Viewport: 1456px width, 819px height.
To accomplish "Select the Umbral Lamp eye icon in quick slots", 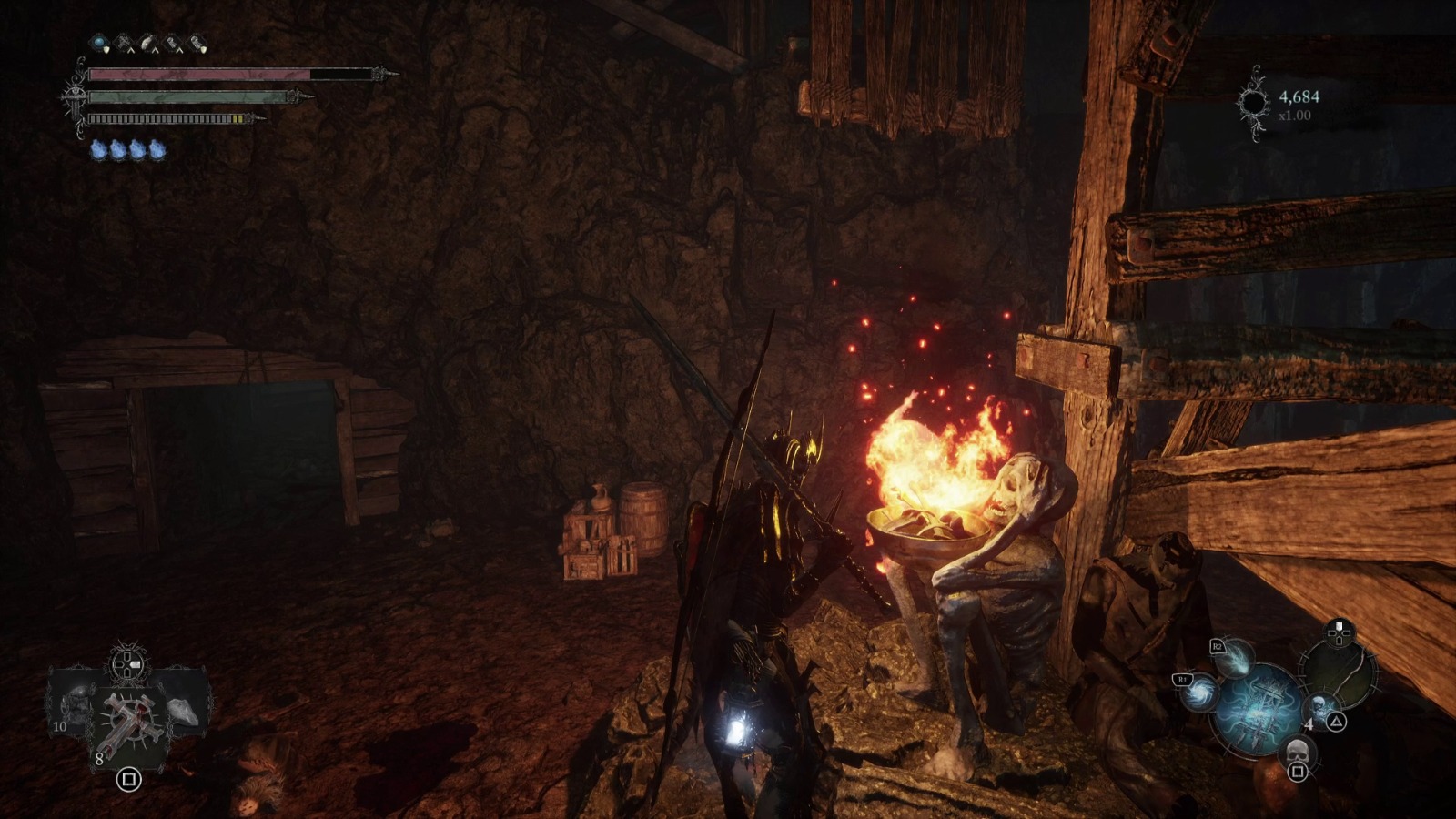I will [x=99, y=41].
